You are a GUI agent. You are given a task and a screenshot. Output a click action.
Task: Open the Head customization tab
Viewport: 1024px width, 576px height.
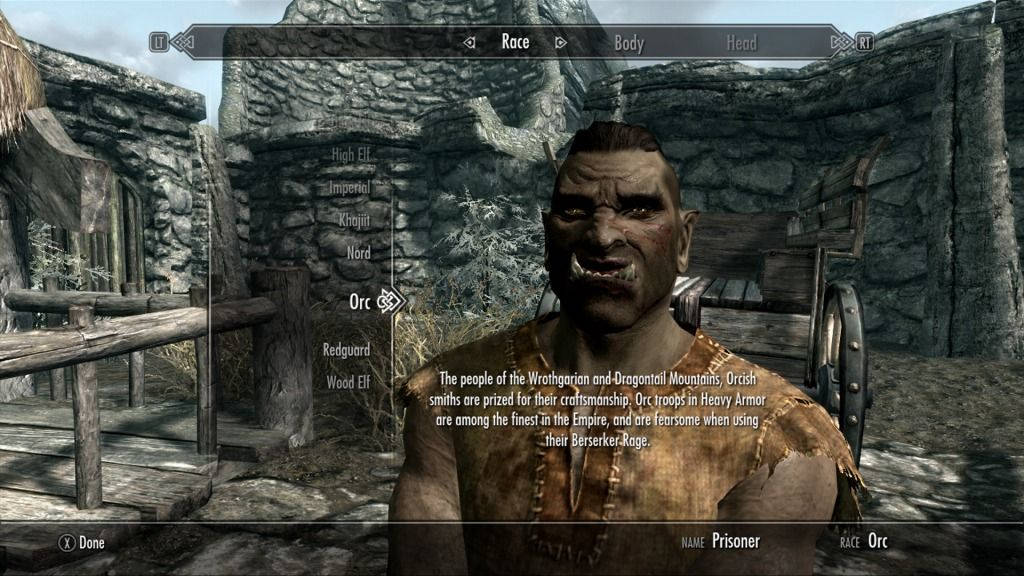click(x=743, y=43)
